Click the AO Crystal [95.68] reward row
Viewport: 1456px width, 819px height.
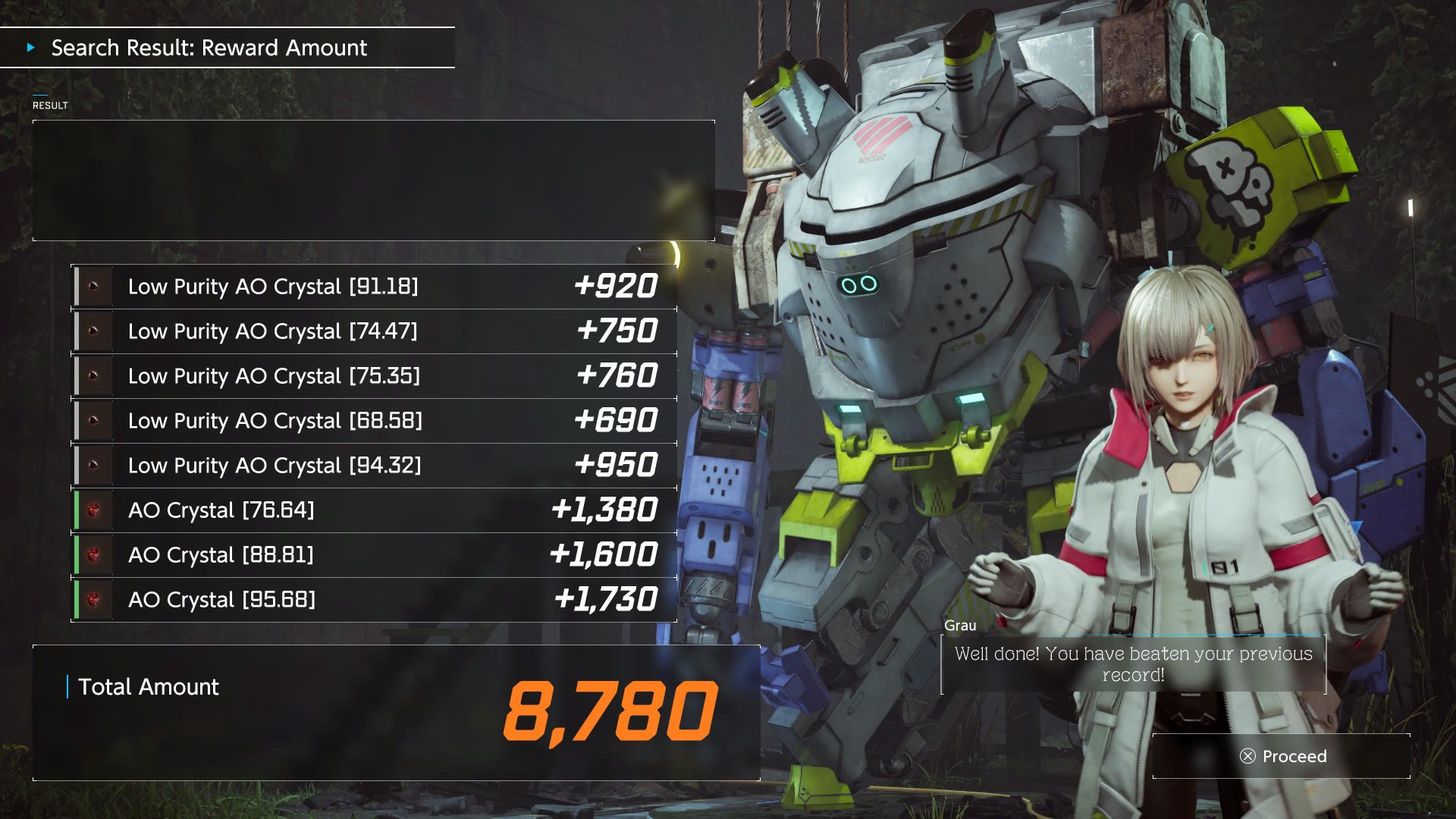pos(375,600)
